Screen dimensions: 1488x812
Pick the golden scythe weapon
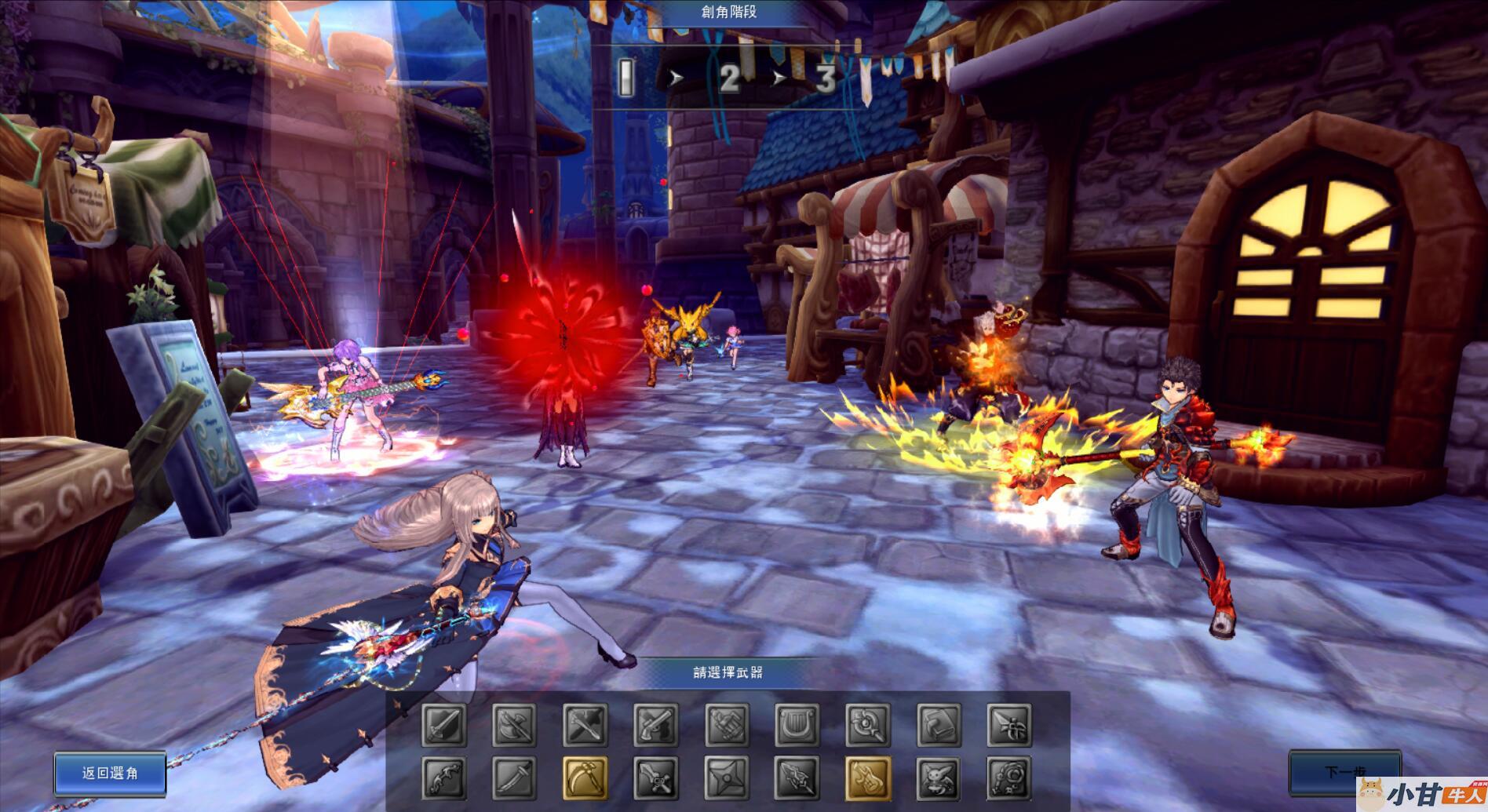585,777
